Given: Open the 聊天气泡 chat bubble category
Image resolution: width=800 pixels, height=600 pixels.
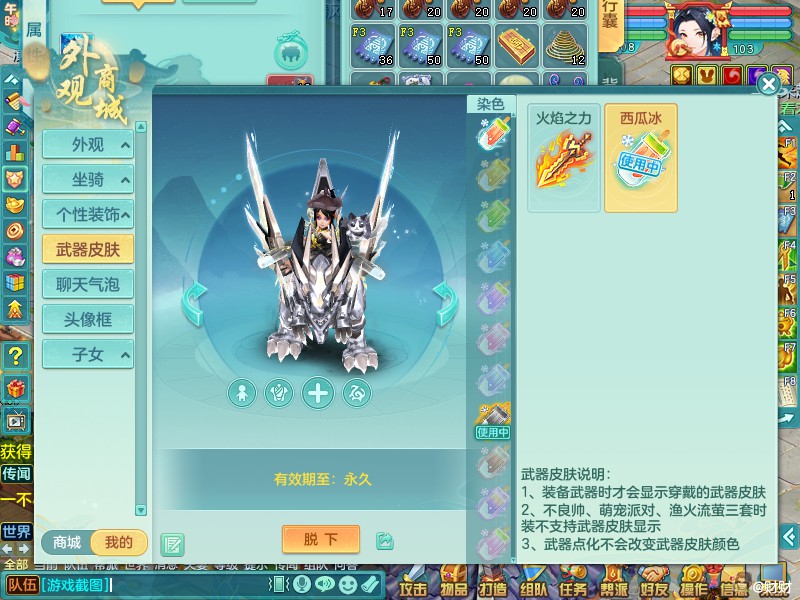Looking at the screenshot, I should 88,284.
